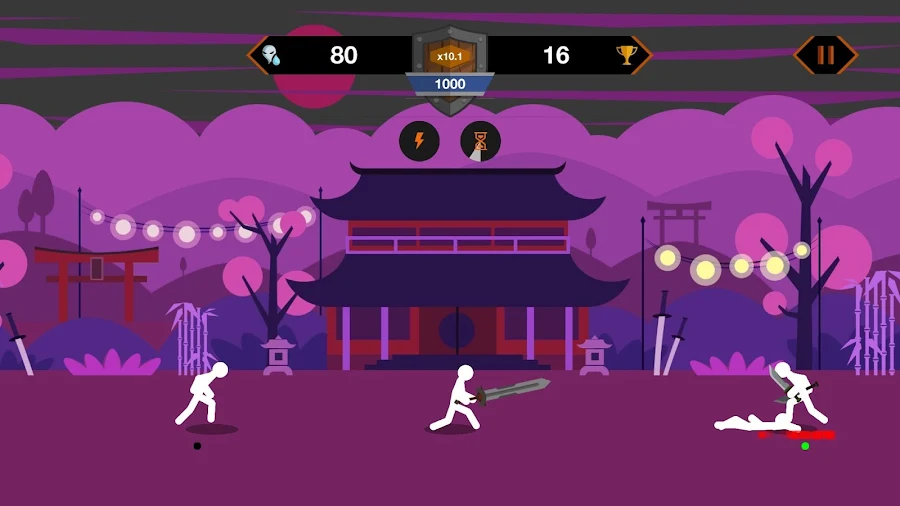
Task: Trigger the hourglass slow-time ability
Action: click(x=480, y=142)
